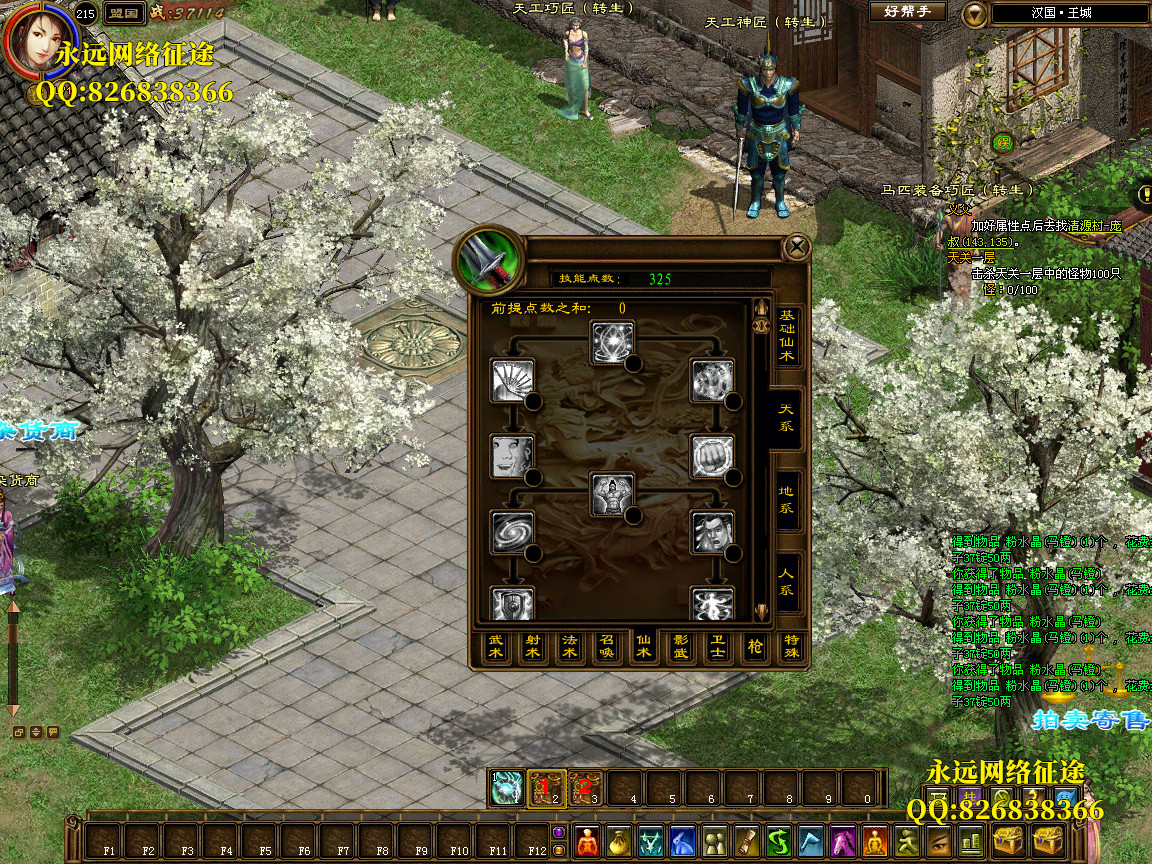The height and width of the screenshot is (864, 1152).
Task: Show the 法术 skill category
Action: click(569, 647)
